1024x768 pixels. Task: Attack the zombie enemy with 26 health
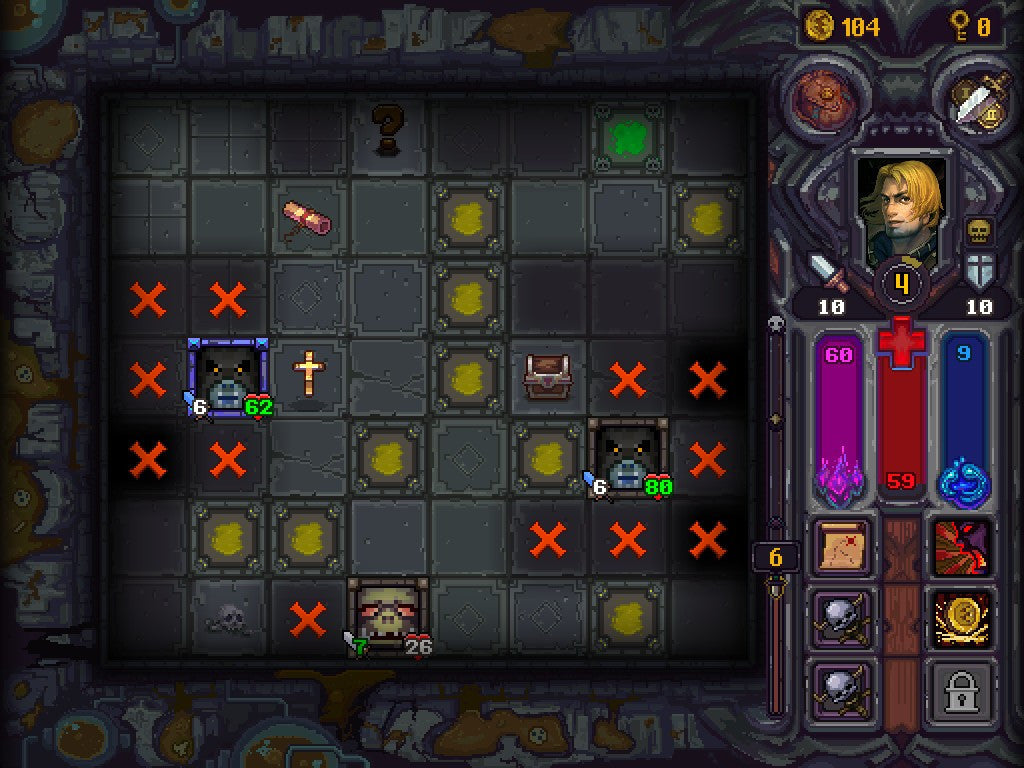[x=388, y=615]
